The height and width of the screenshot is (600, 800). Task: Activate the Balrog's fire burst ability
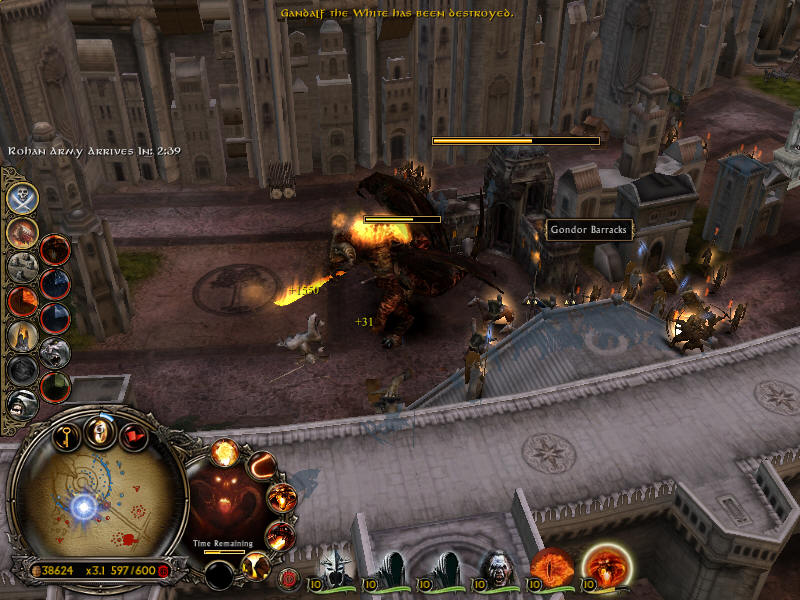(224, 452)
